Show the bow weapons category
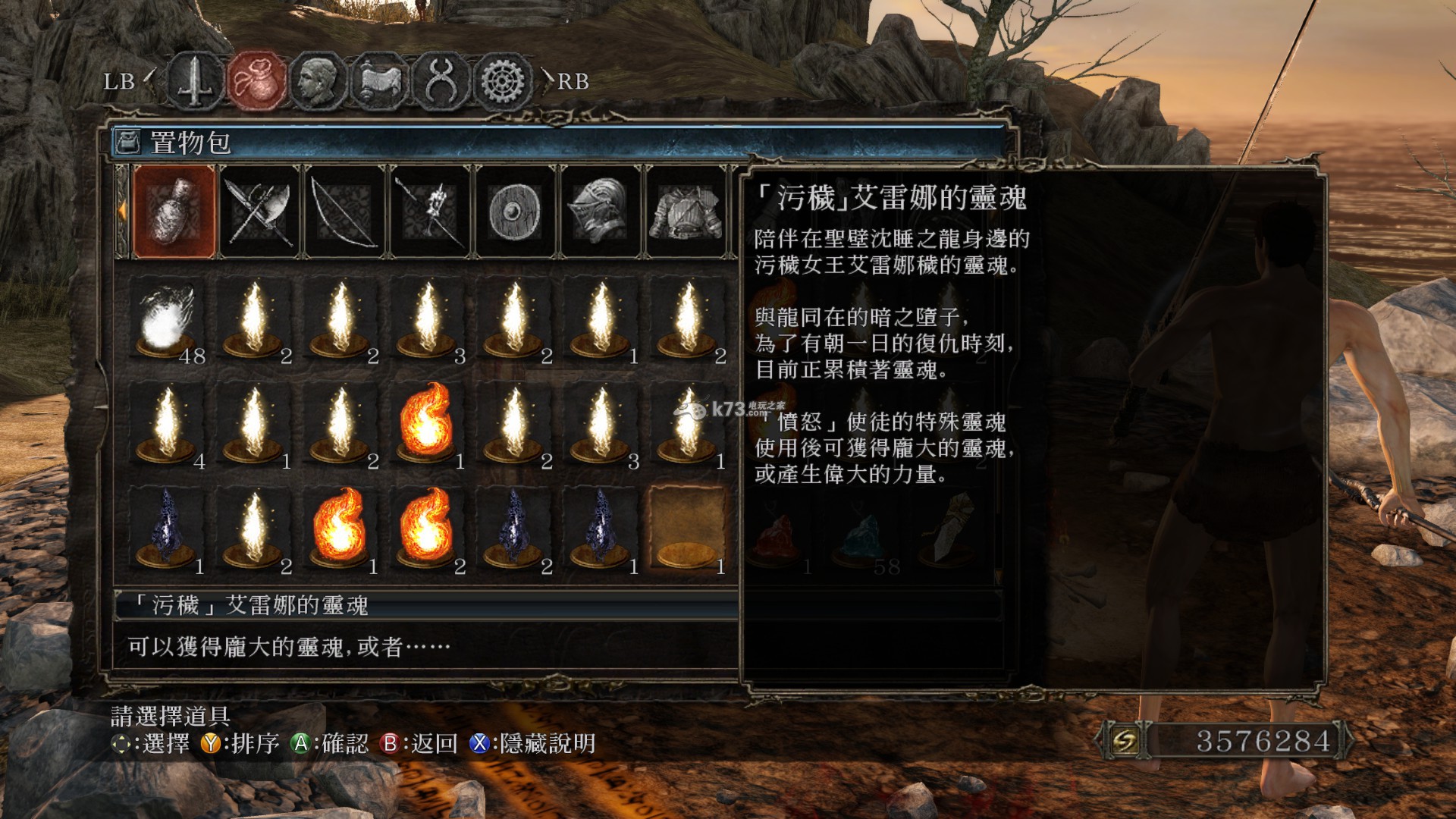This screenshot has height=819, width=1456. click(x=346, y=212)
